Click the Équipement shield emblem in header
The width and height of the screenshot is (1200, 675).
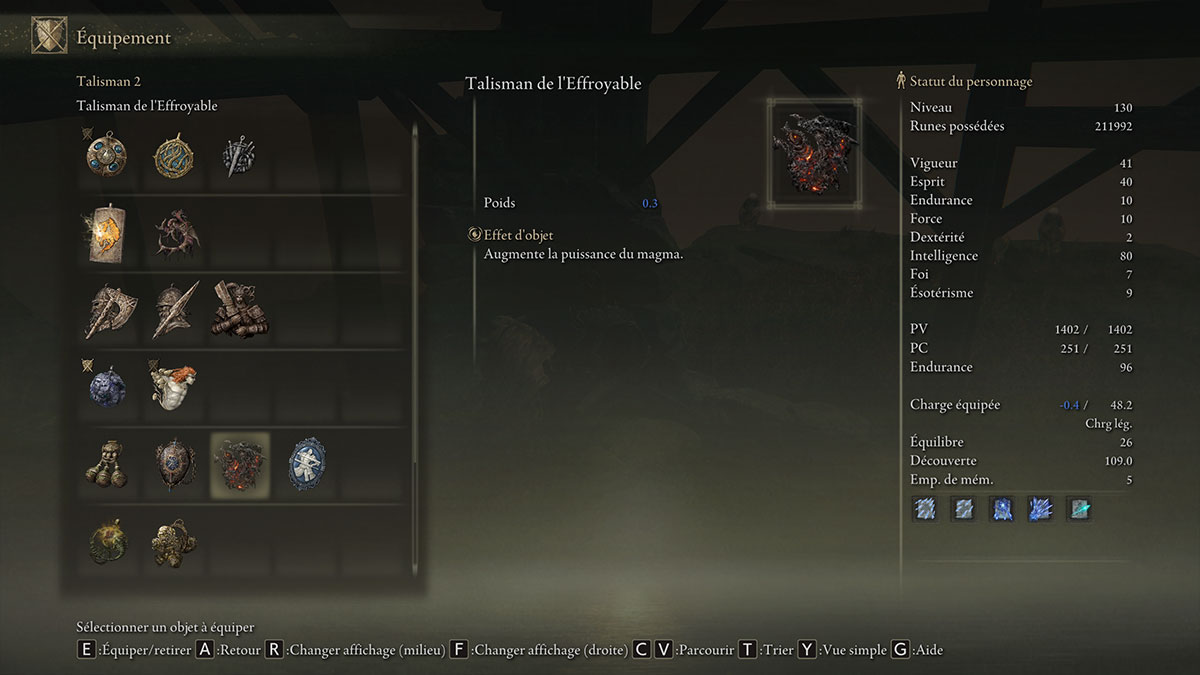coord(50,37)
